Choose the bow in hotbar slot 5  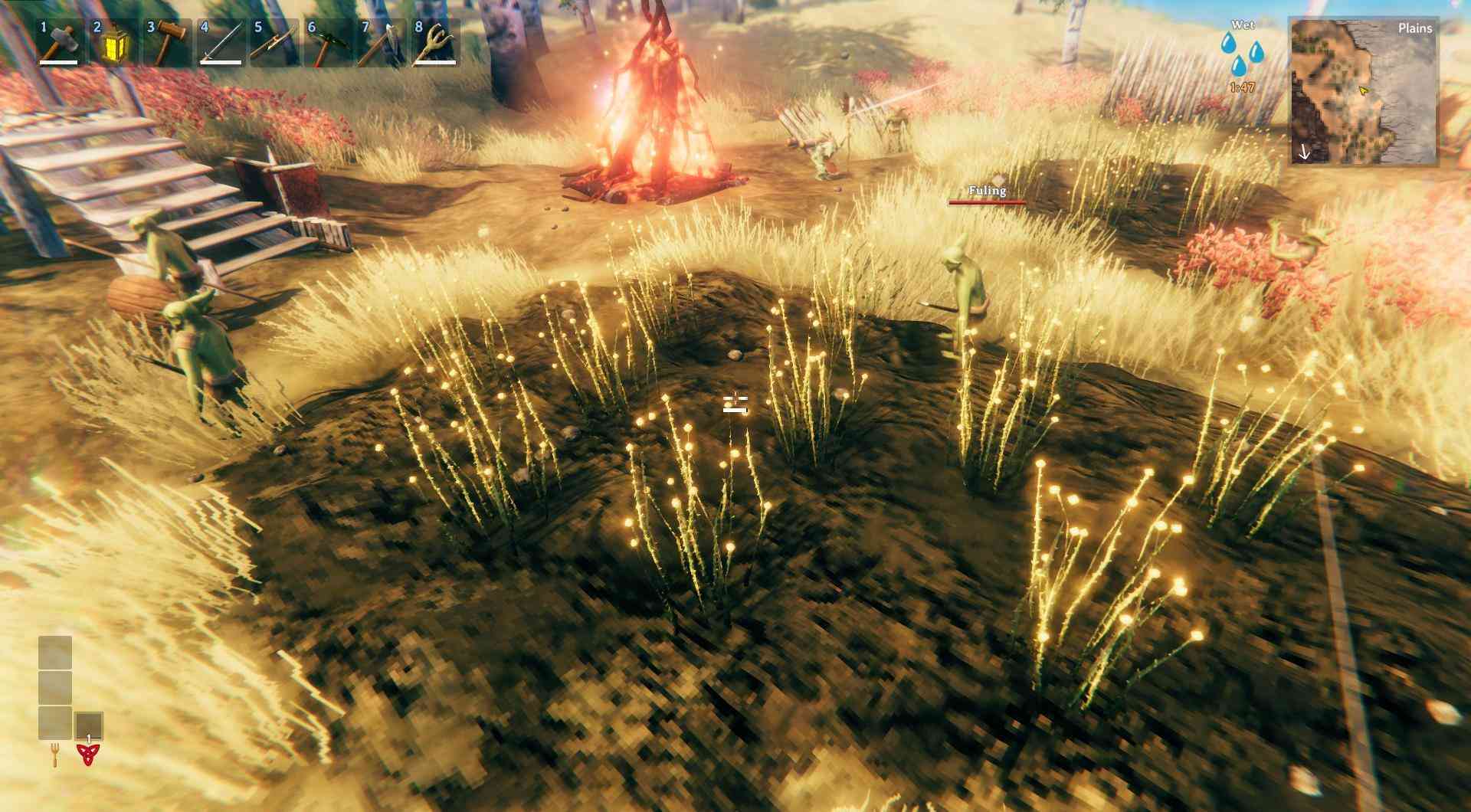(x=273, y=43)
